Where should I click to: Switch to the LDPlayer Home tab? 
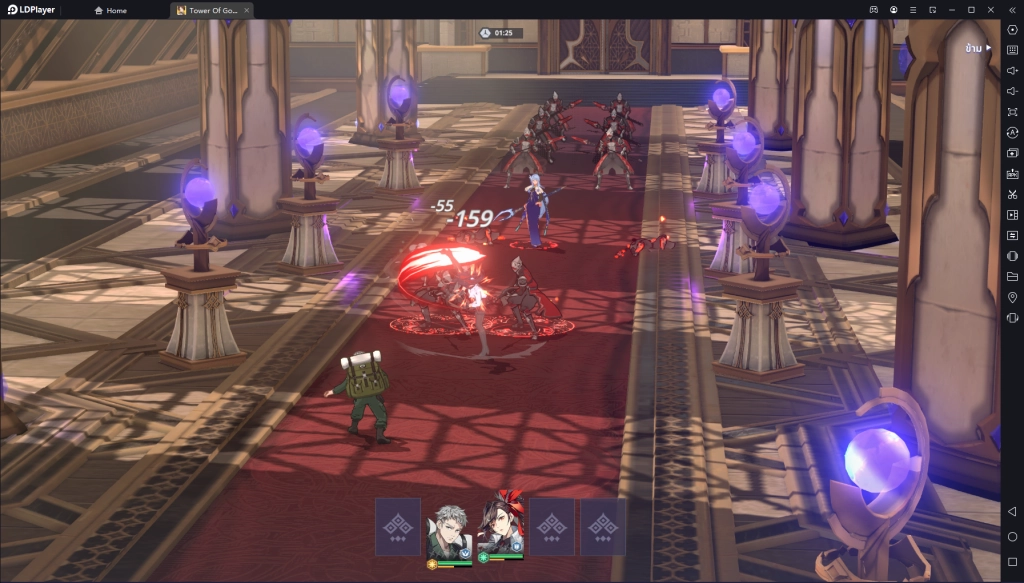coord(111,10)
